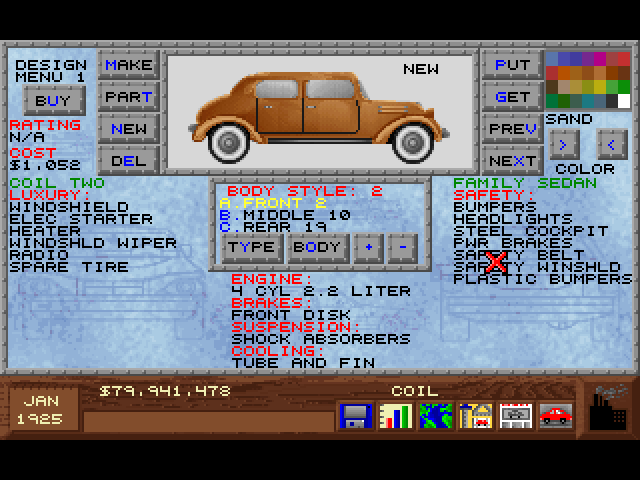Image resolution: width=640 pixels, height=480 pixels.
Task: Open the floppy disk save icon
Action: click(355, 414)
